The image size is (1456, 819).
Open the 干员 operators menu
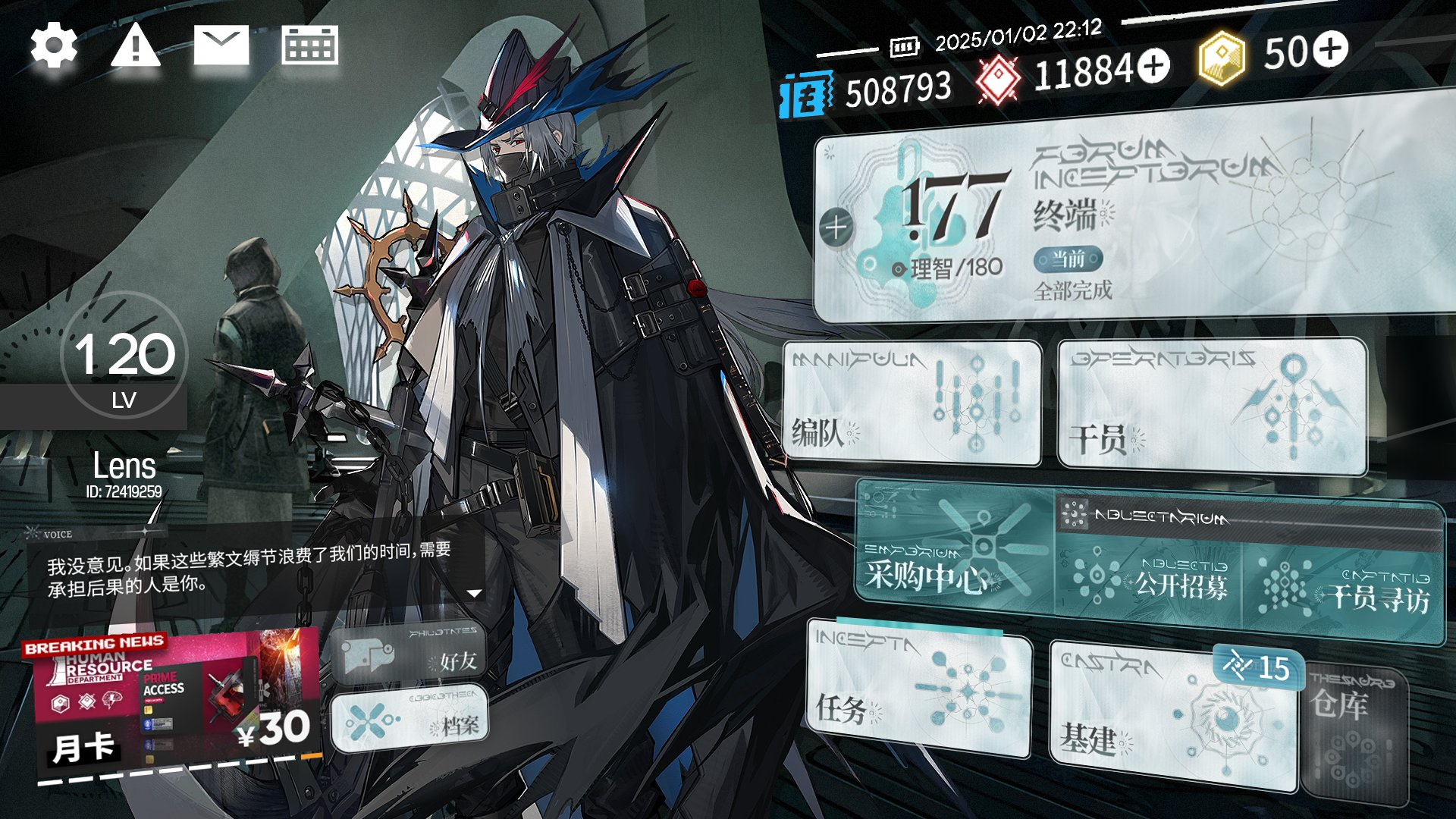click(1211, 406)
